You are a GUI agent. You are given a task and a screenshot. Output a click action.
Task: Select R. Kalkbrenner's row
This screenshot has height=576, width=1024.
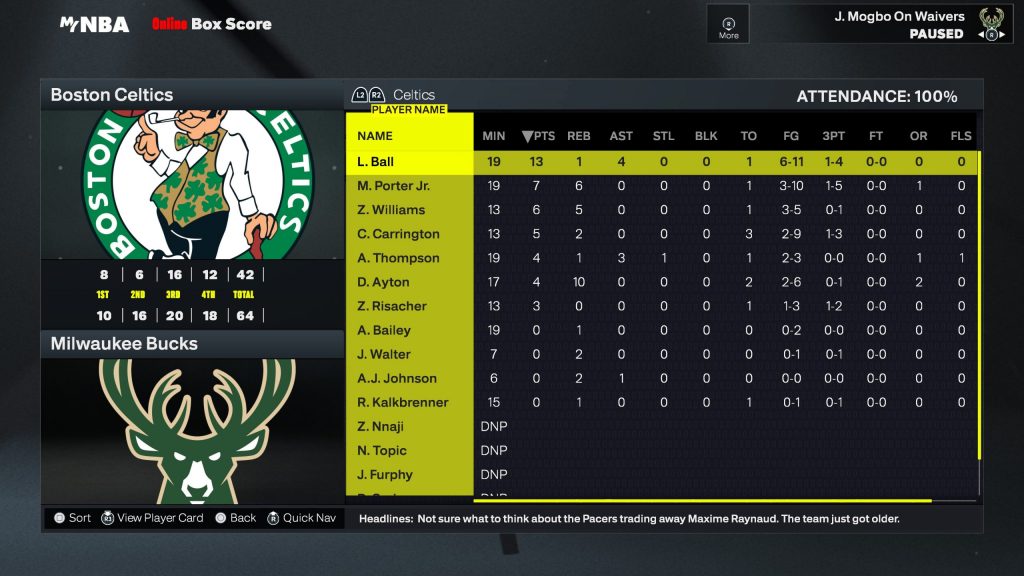403,402
